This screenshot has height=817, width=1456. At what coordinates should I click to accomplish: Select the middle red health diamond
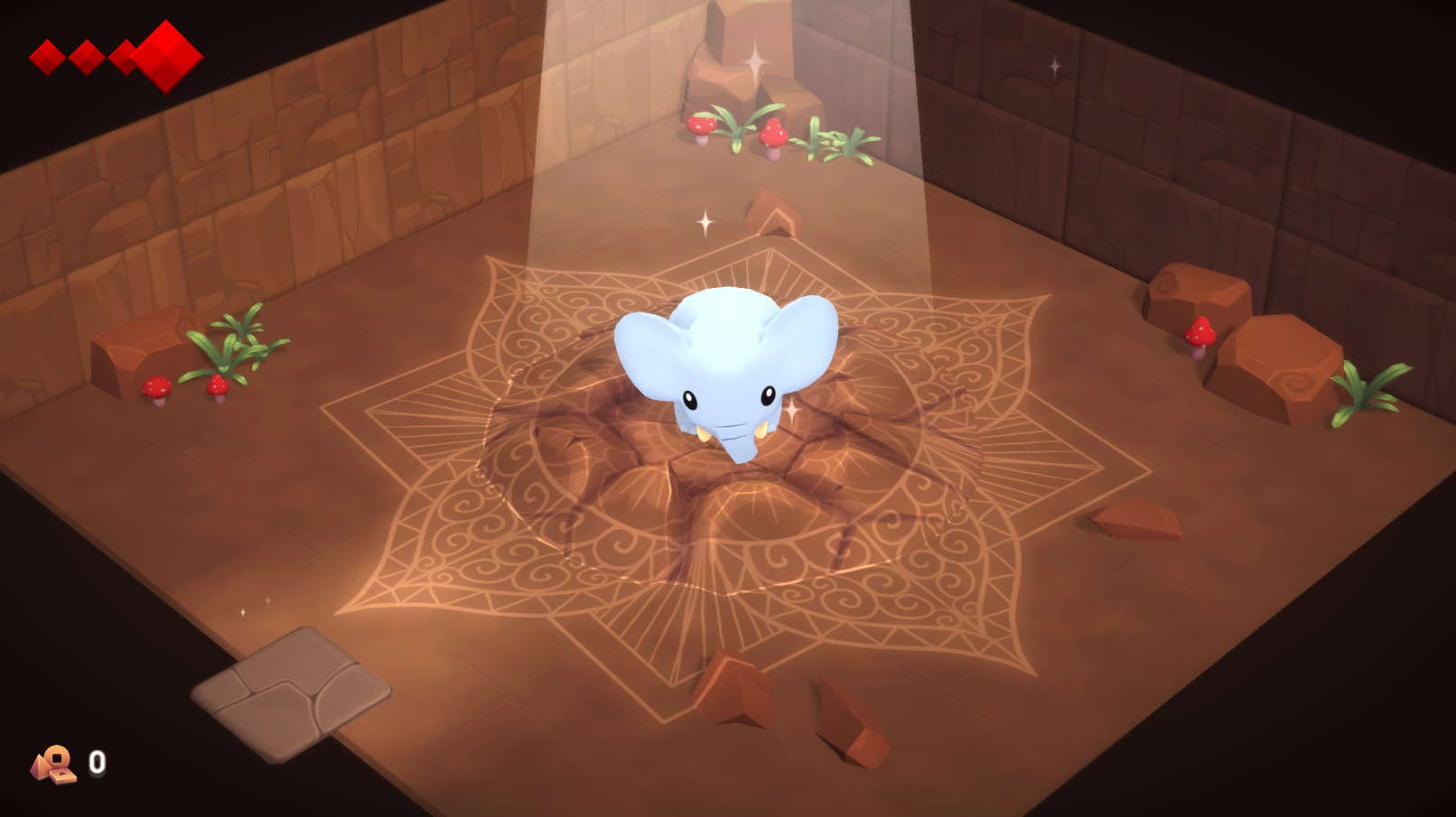point(86,56)
